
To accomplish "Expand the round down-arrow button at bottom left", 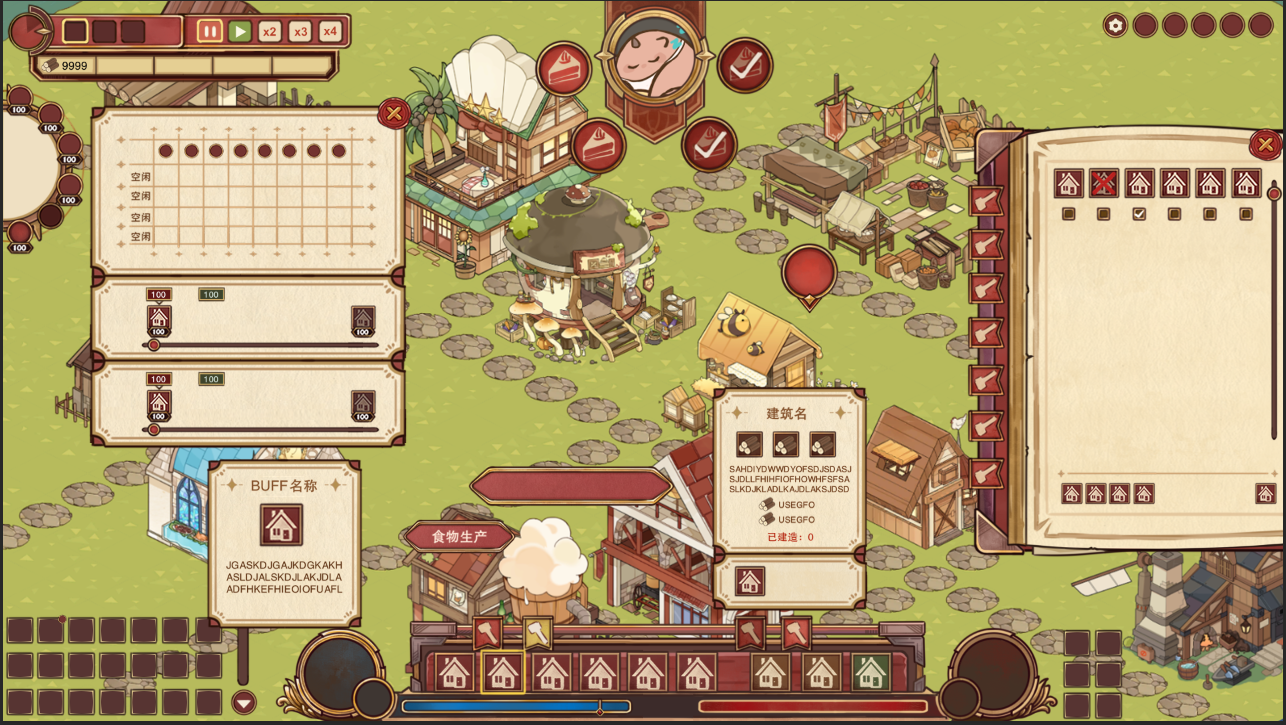I will 244,702.
